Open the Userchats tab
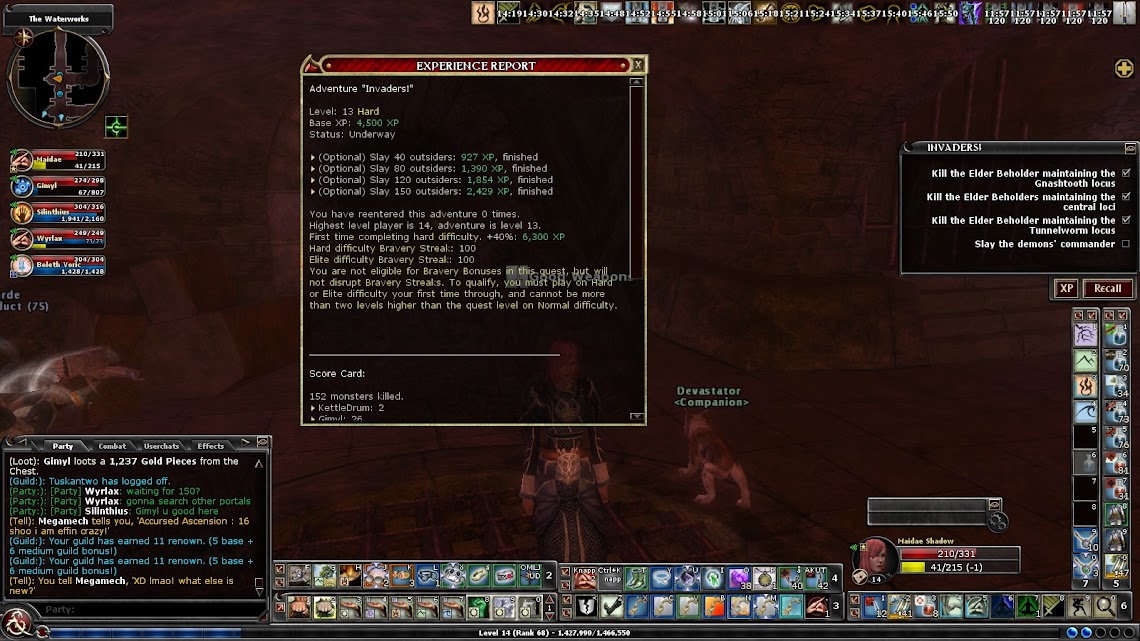 (162, 446)
